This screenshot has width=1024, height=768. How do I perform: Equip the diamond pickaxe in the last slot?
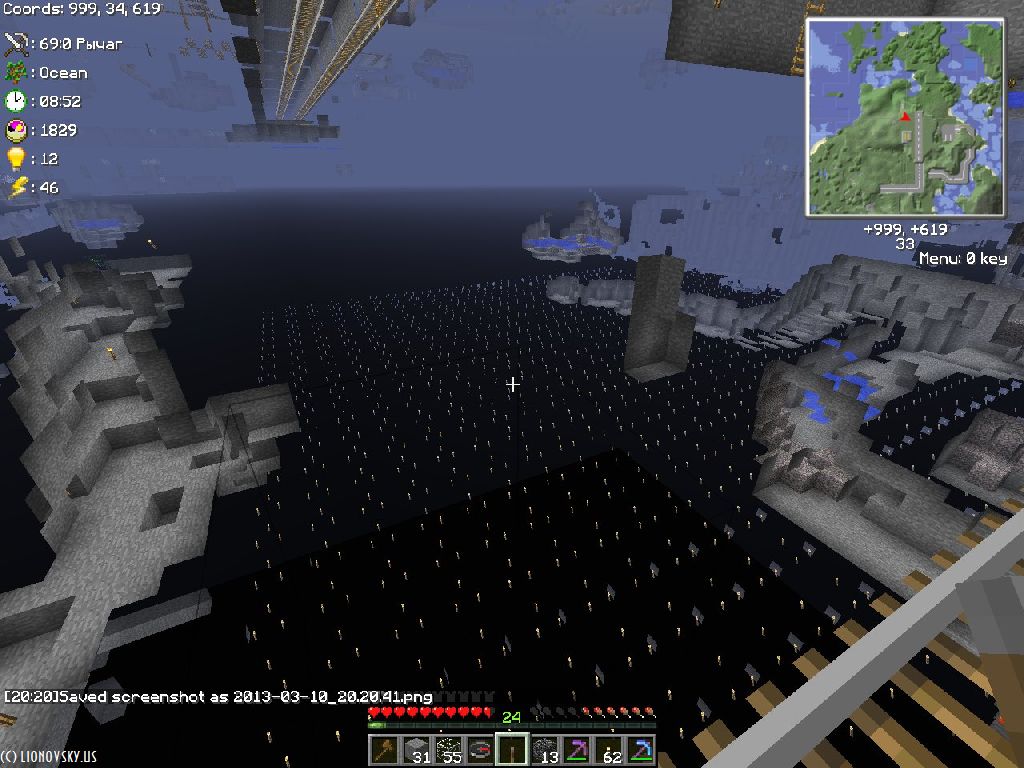pyautogui.click(x=641, y=749)
